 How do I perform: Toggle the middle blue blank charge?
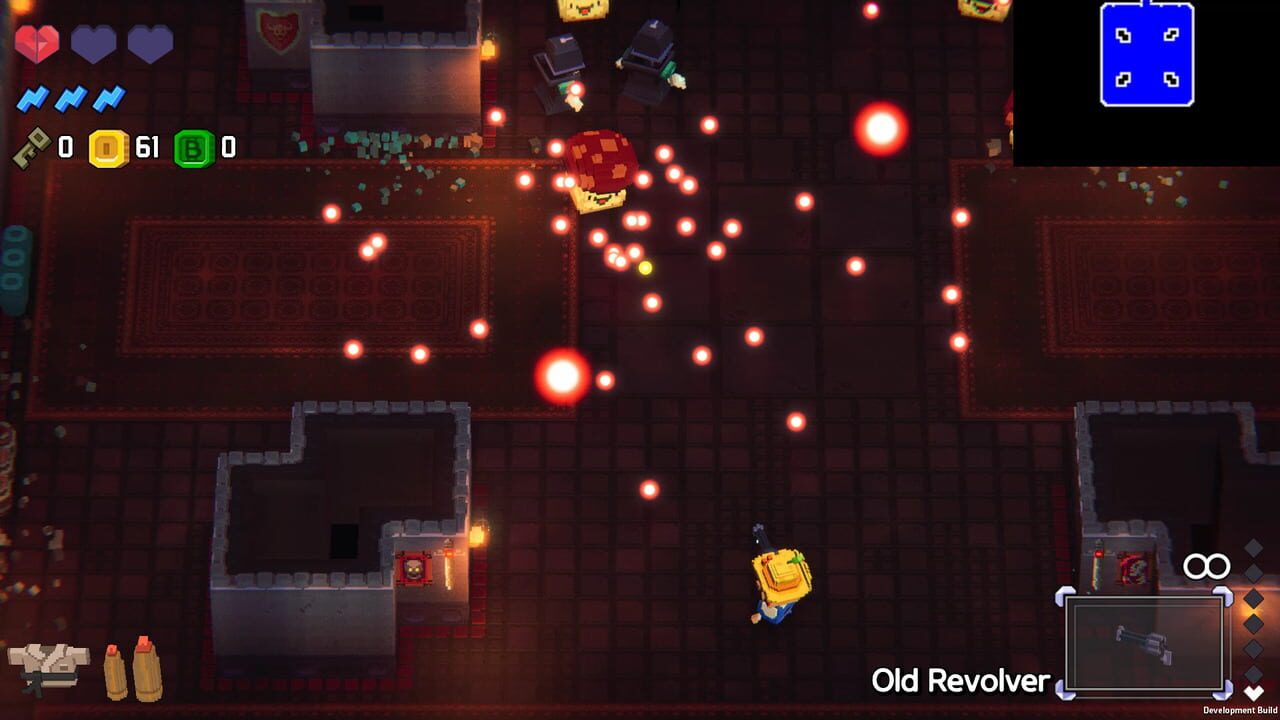(x=68, y=99)
